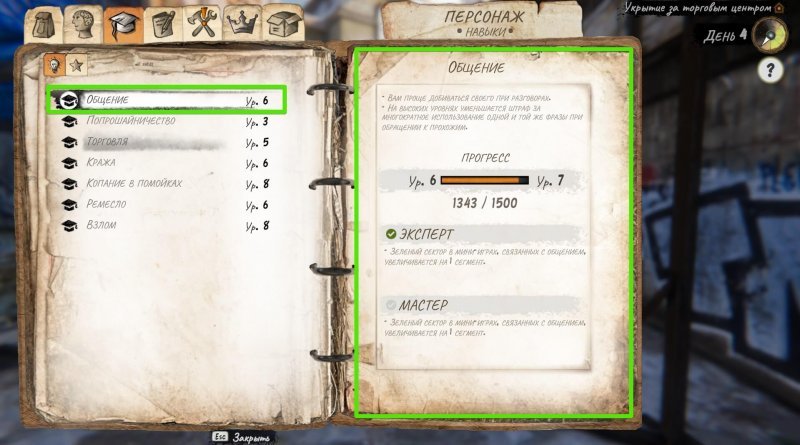Switch to the hammer and wrench crafting tab
This screenshot has width=800, height=445.
point(204,22)
